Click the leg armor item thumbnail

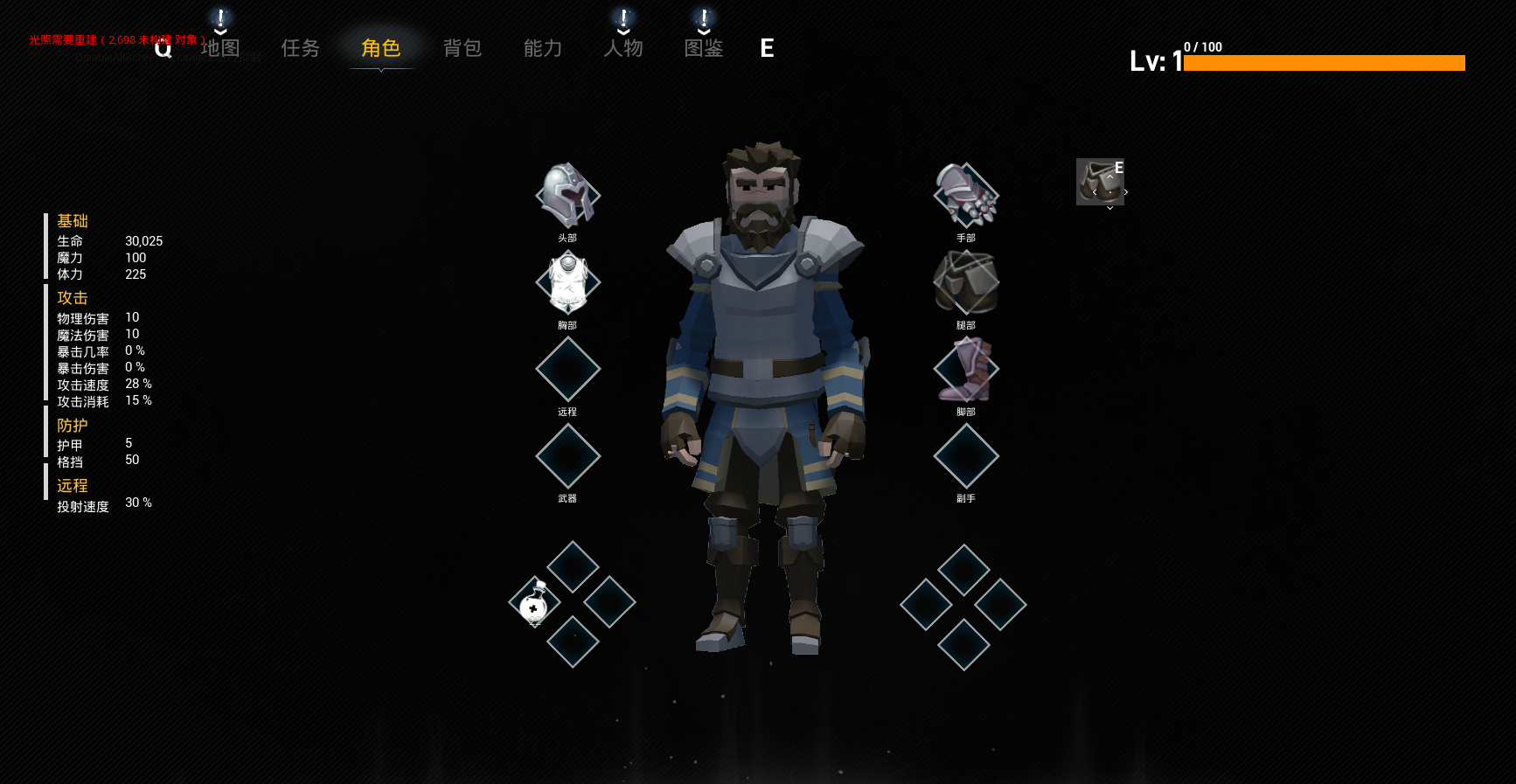(1100, 182)
